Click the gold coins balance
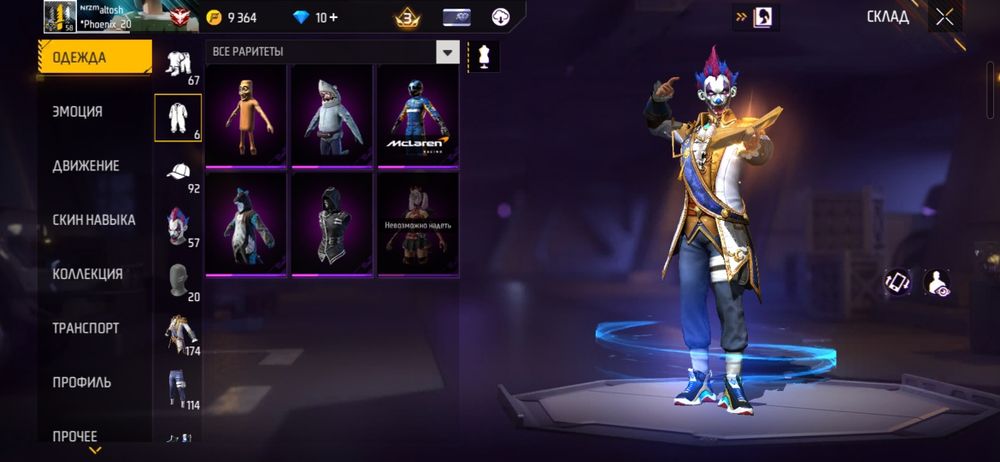Image resolution: width=1000 pixels, height=462 pixels. (x=232, y=17)
